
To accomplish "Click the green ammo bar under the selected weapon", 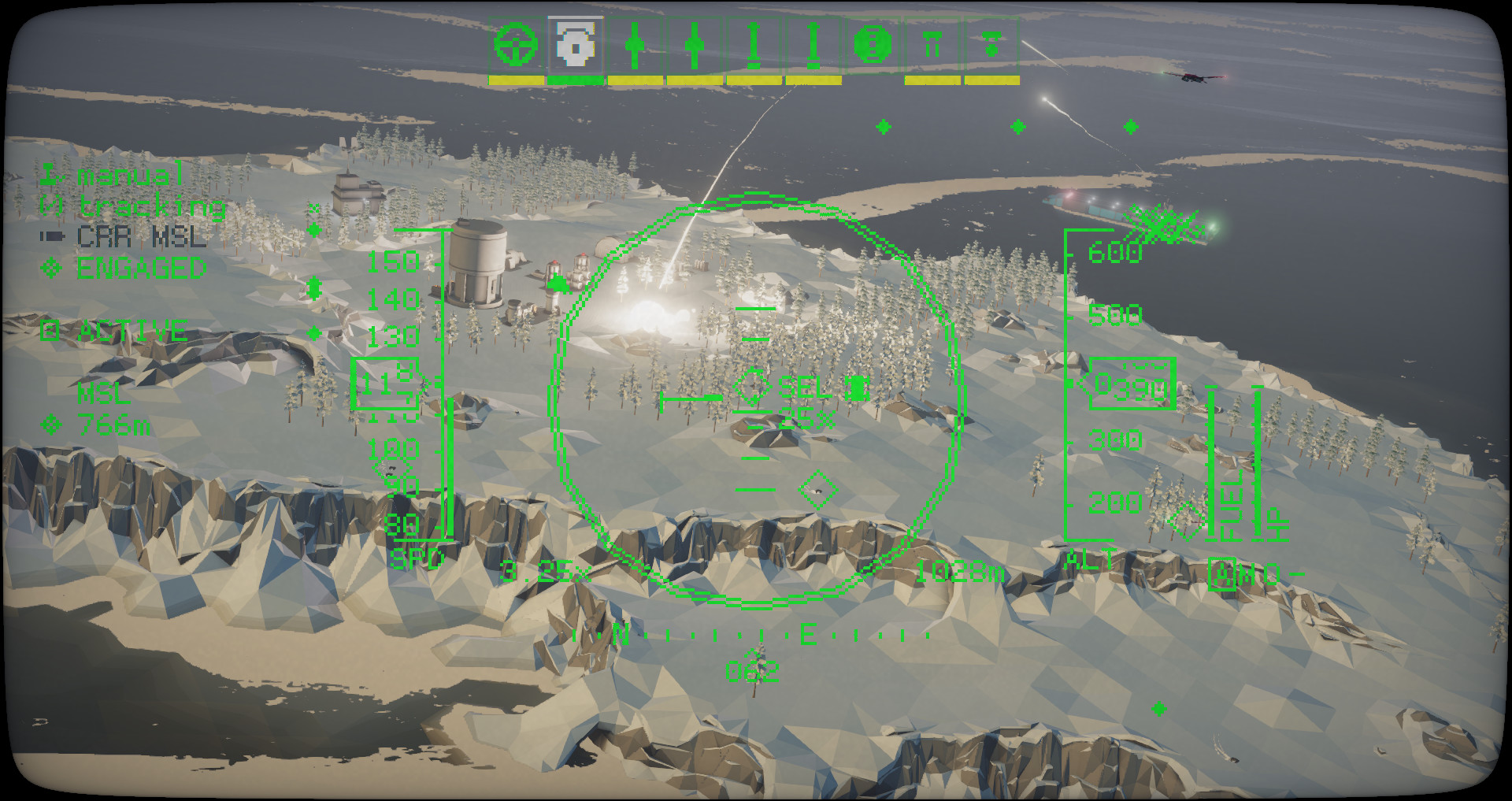I will (x=576, y=79).
